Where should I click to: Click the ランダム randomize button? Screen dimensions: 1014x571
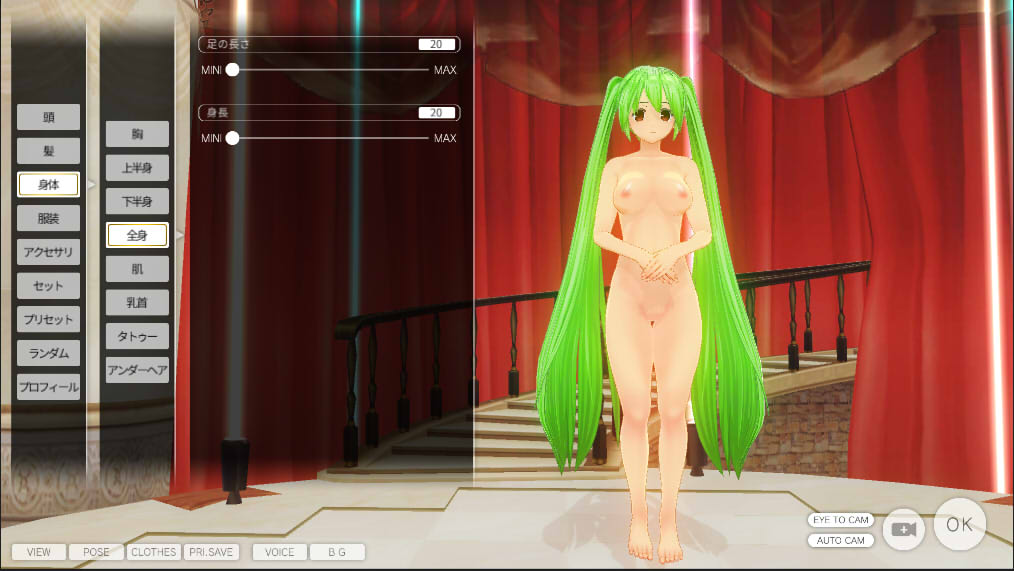tap(48, 353)
